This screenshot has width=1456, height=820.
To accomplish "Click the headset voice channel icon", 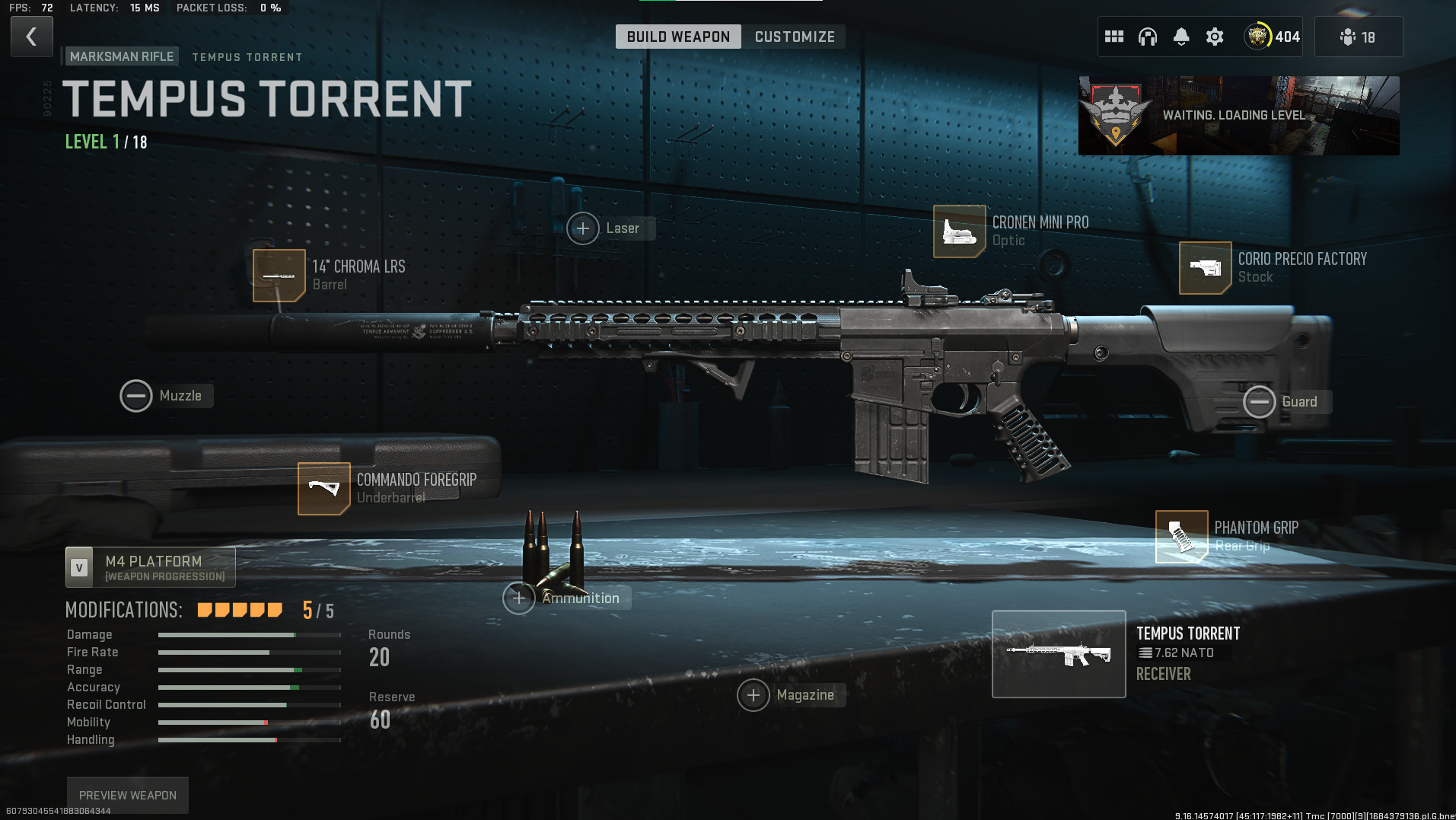I will (x=1147, y=37).
